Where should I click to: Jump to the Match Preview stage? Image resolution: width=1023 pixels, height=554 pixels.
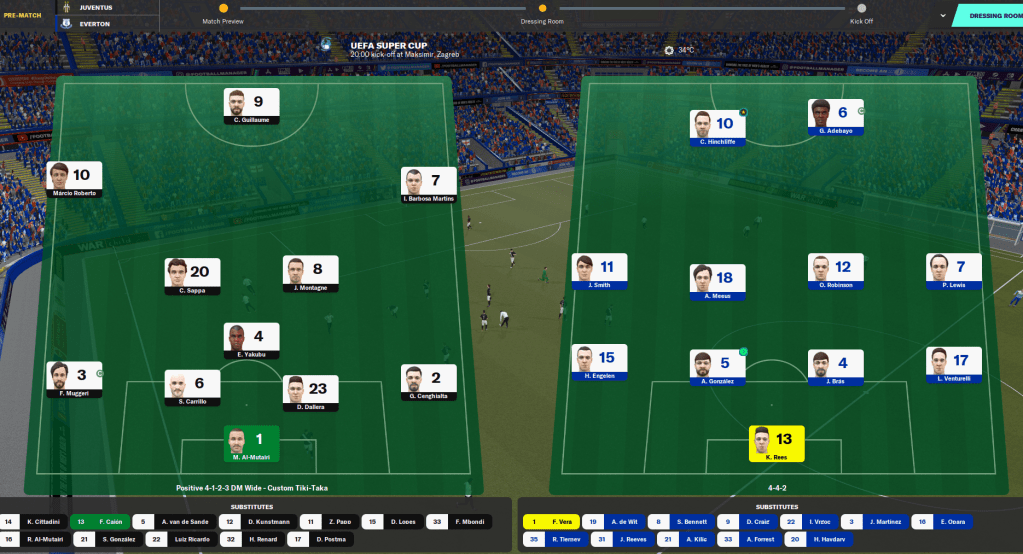223,9
